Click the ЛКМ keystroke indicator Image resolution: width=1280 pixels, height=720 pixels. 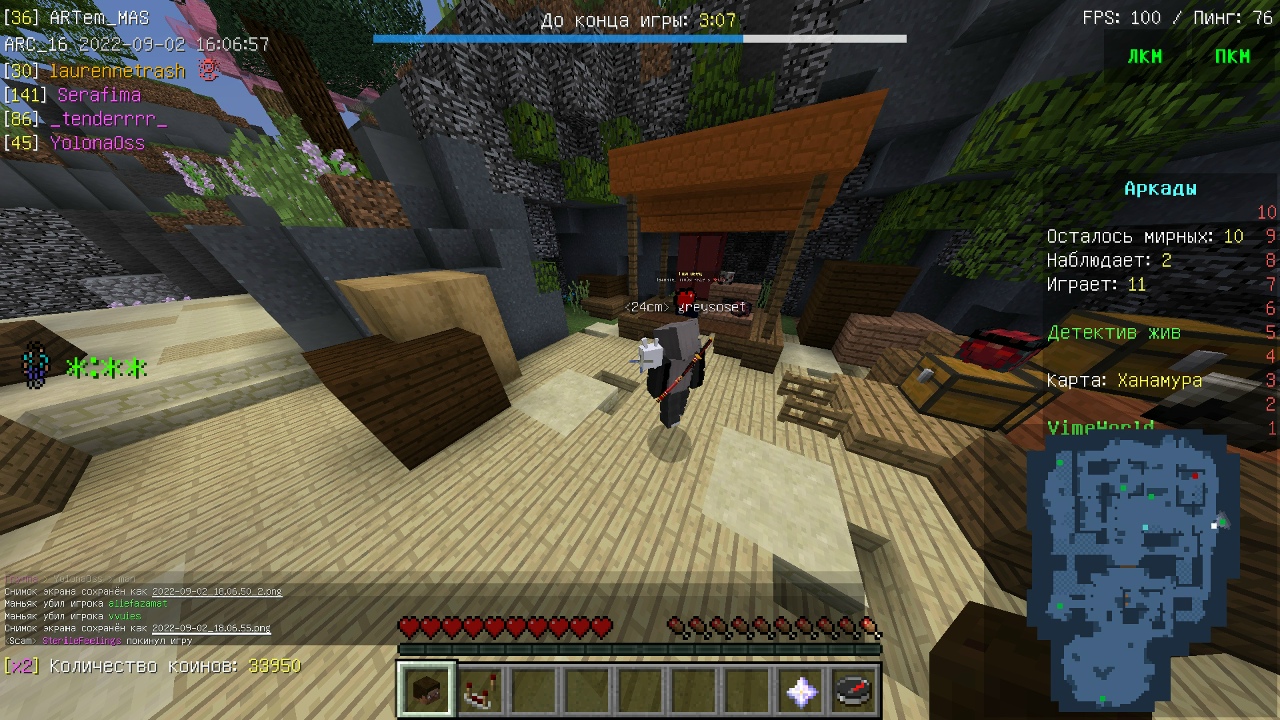[x=1145, y=57]
